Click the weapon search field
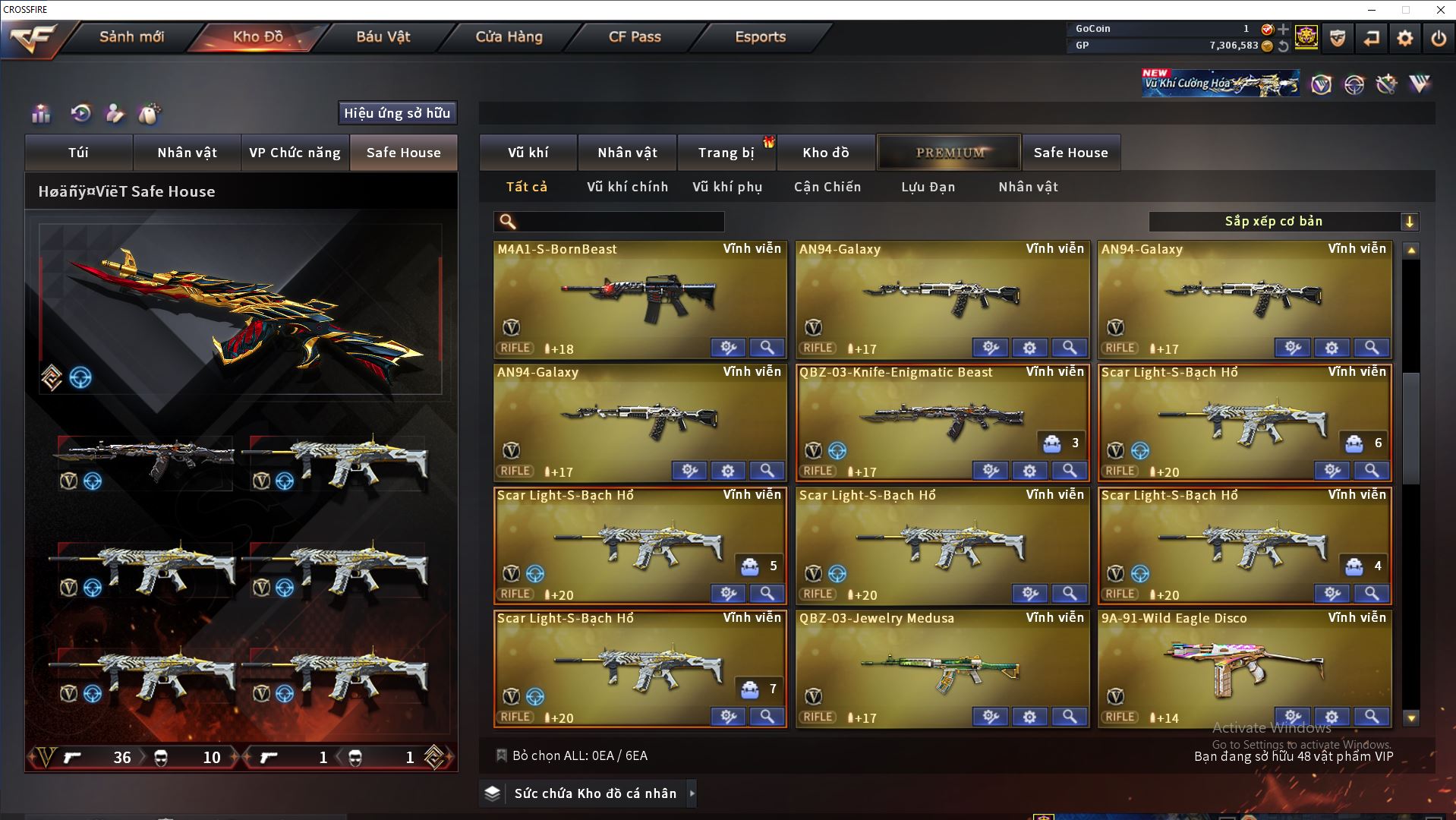The width and height of the screenshot is (1456, 820). tap(619, 222)
